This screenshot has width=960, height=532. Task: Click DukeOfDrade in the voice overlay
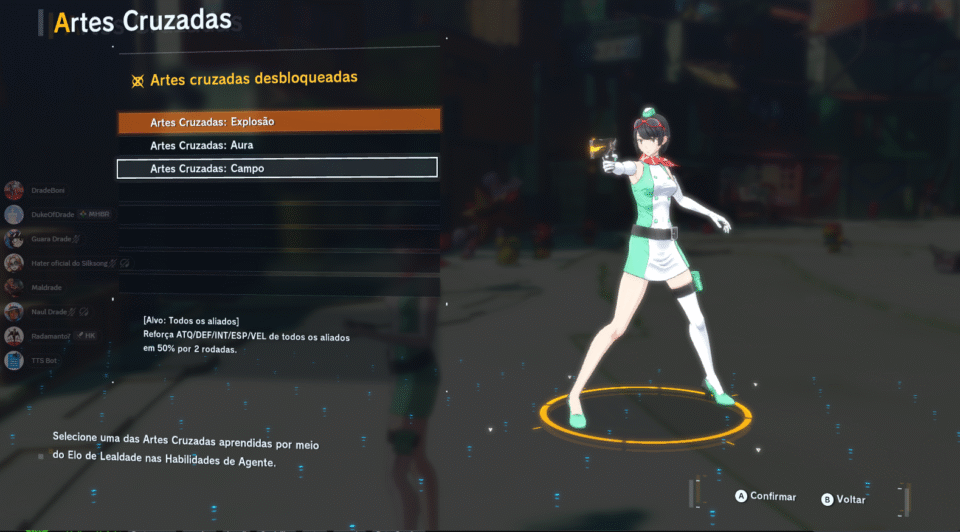click(55, 214)
